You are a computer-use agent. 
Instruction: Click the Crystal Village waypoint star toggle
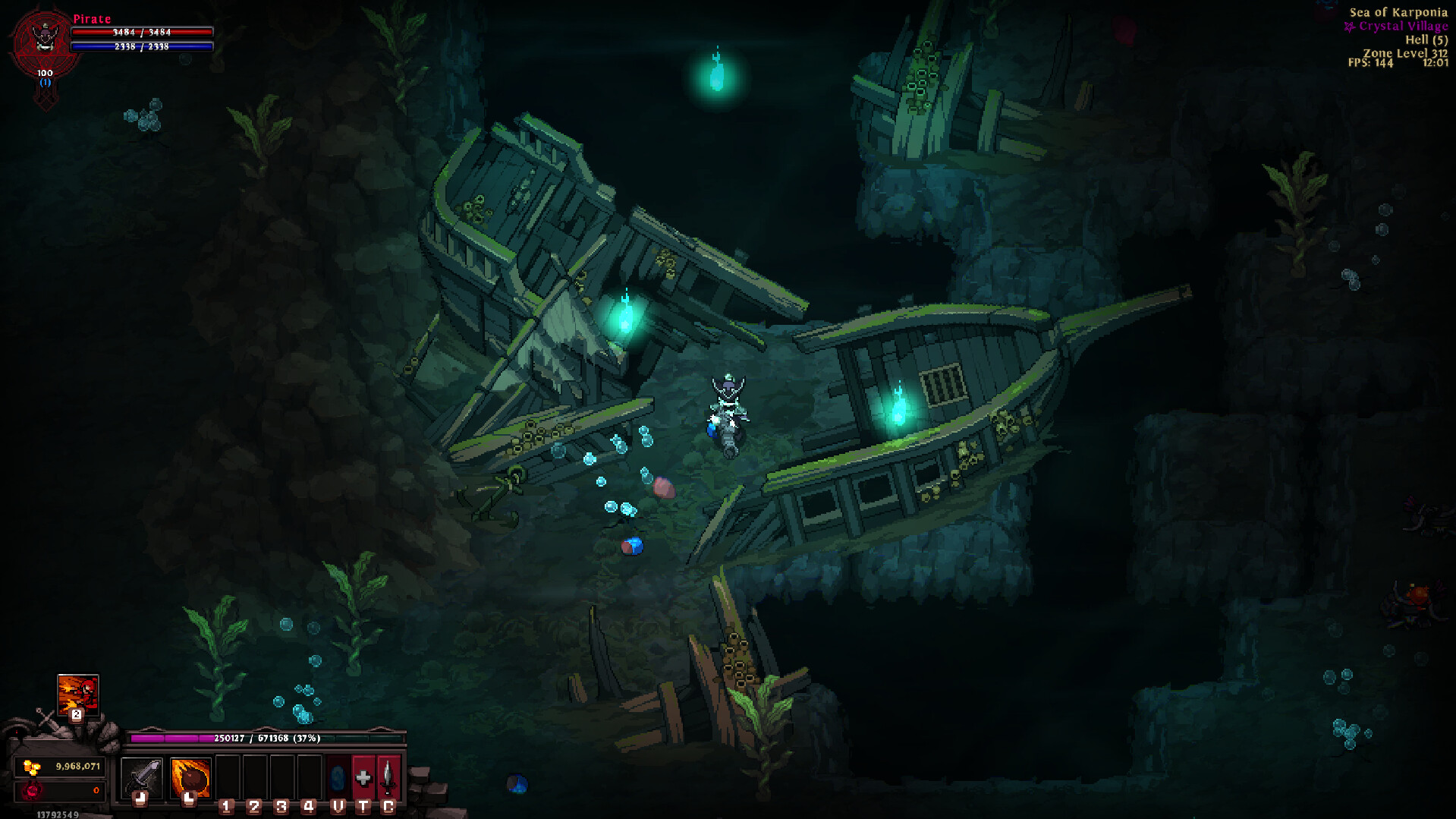pyautogui.click(x=1349, y=27)
